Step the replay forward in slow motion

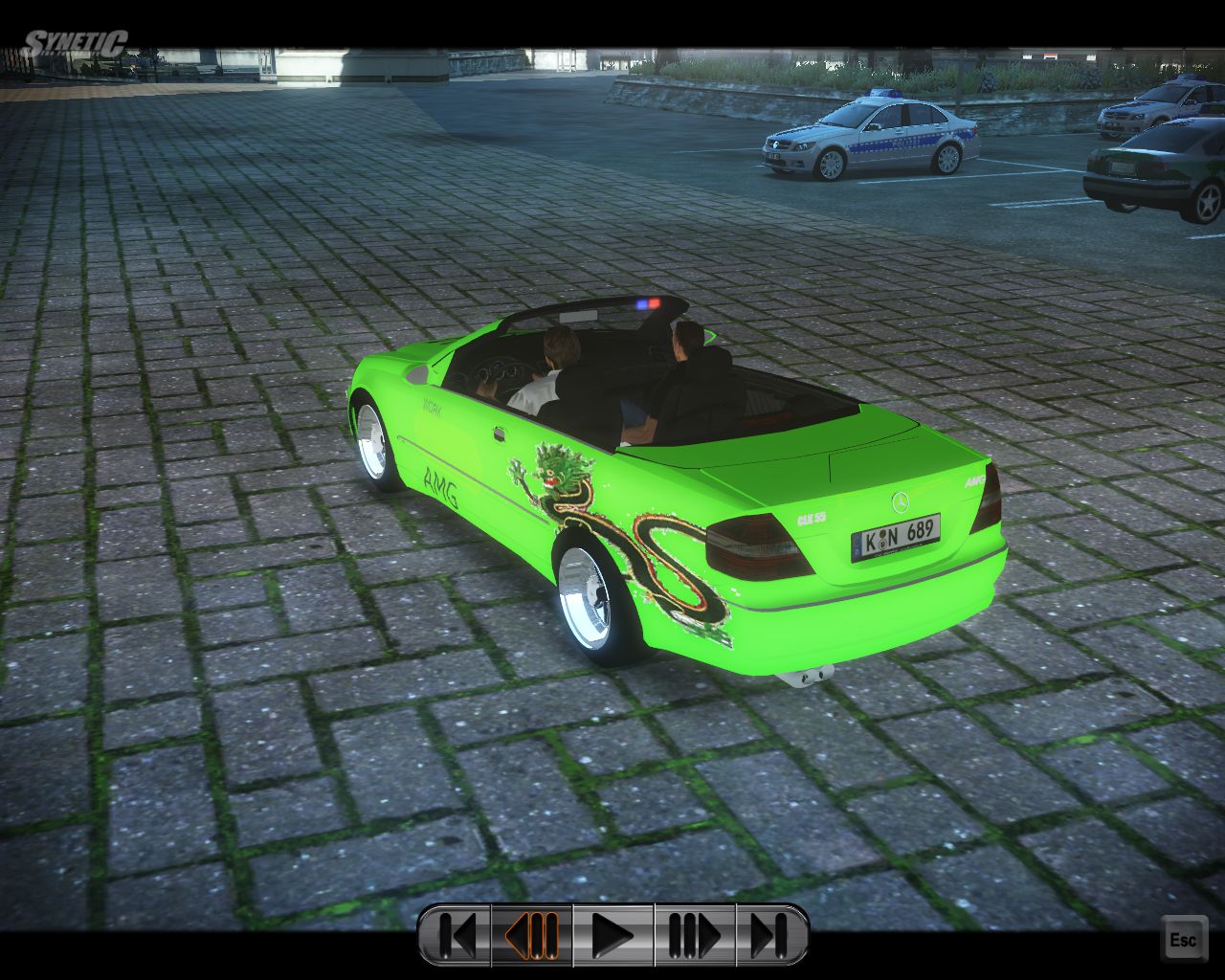pyautogui.click(x=694, y=935)
